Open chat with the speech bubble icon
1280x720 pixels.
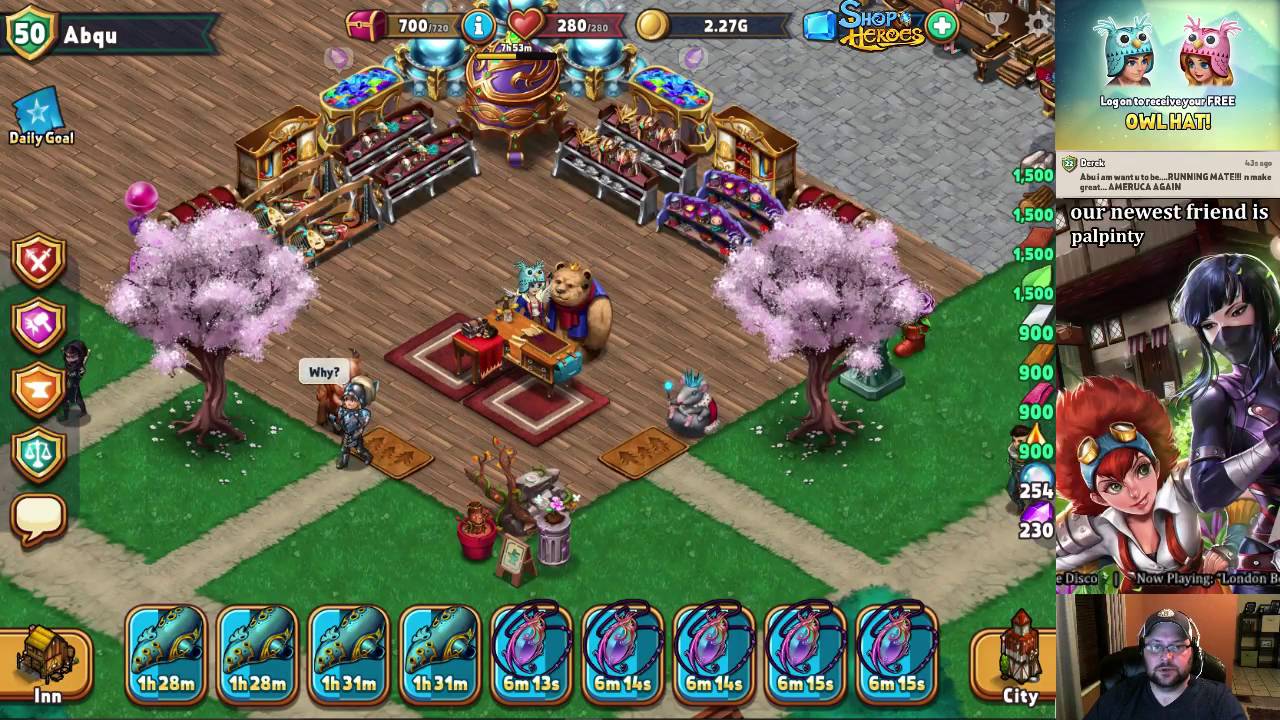click(x=38, y=513)
